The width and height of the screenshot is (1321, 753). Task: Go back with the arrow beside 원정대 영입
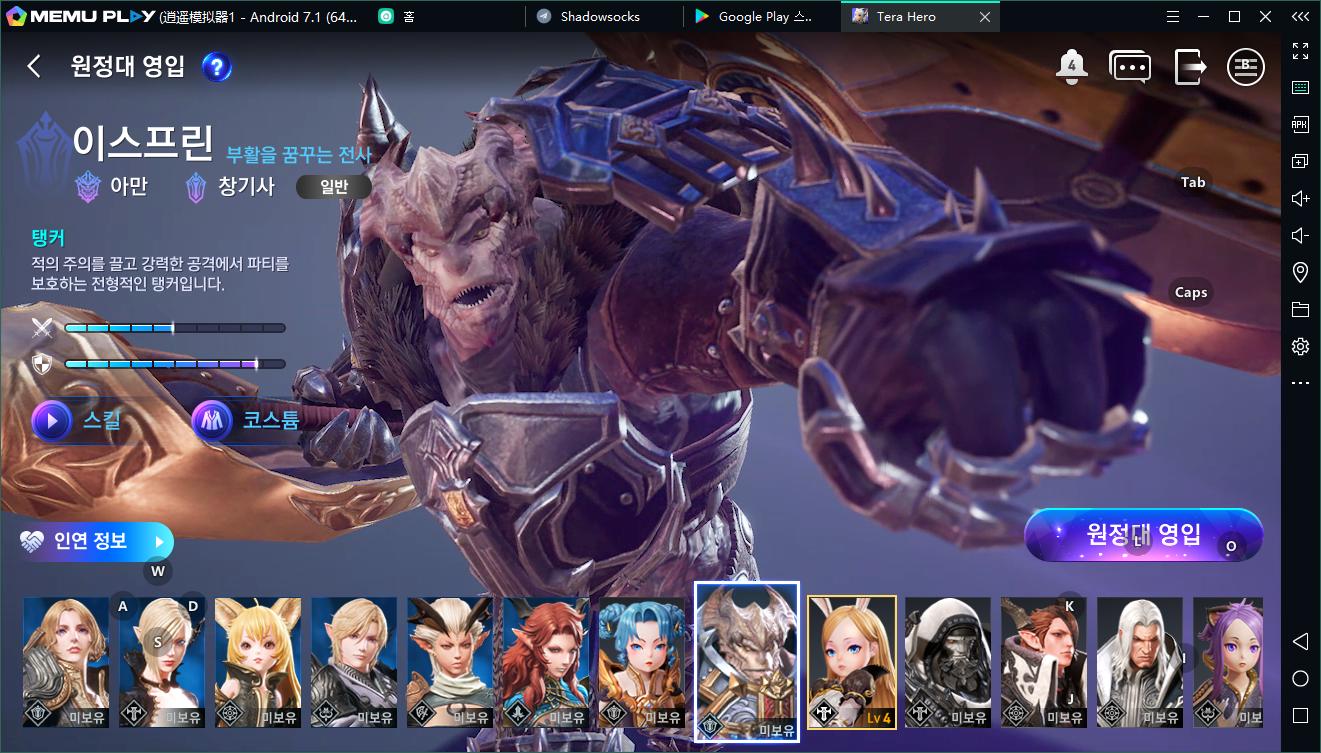[34, 67]
